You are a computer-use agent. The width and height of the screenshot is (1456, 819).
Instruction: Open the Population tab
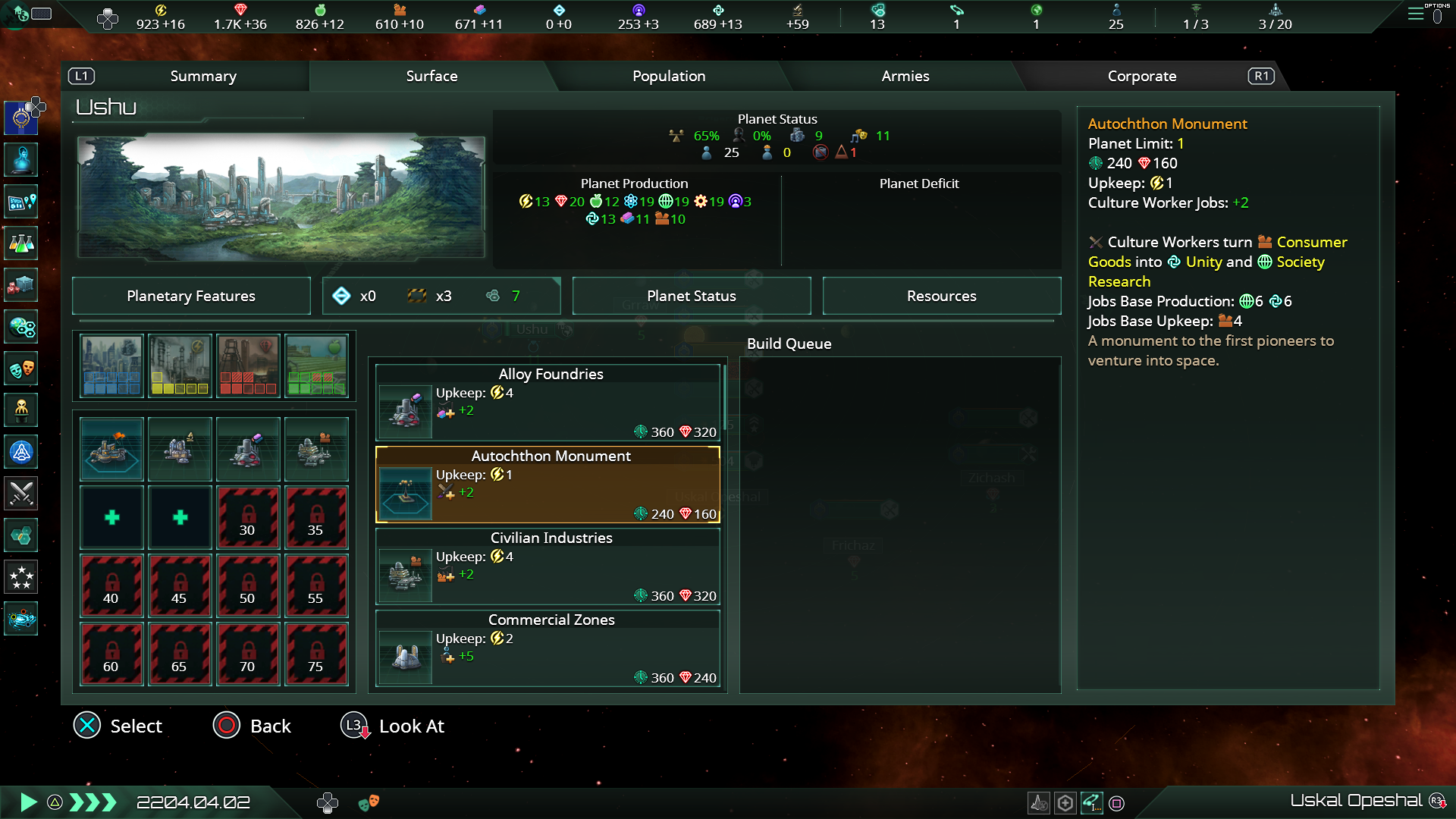click(x=669, y=76)
